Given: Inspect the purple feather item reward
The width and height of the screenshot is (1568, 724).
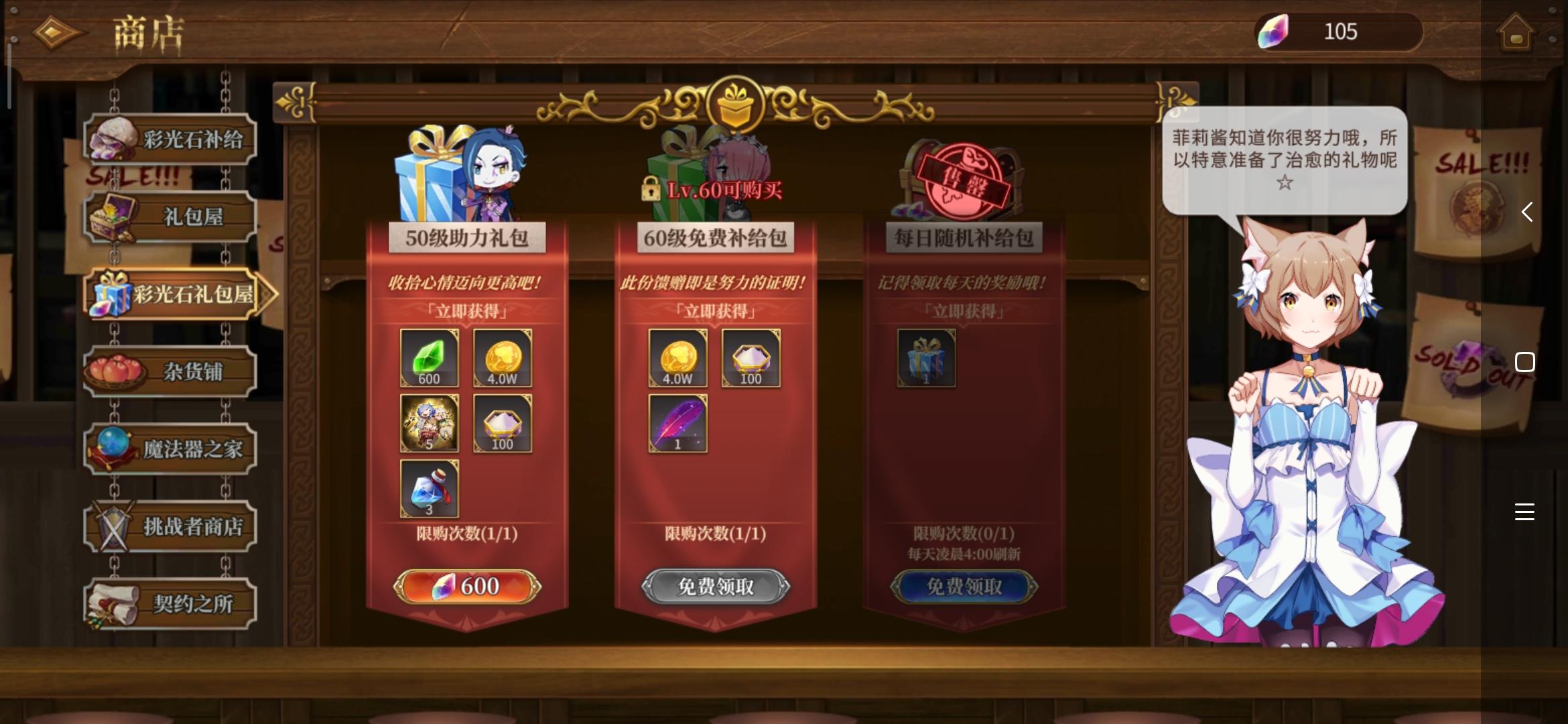Looking at the screenshot, I should coord(677,422).
